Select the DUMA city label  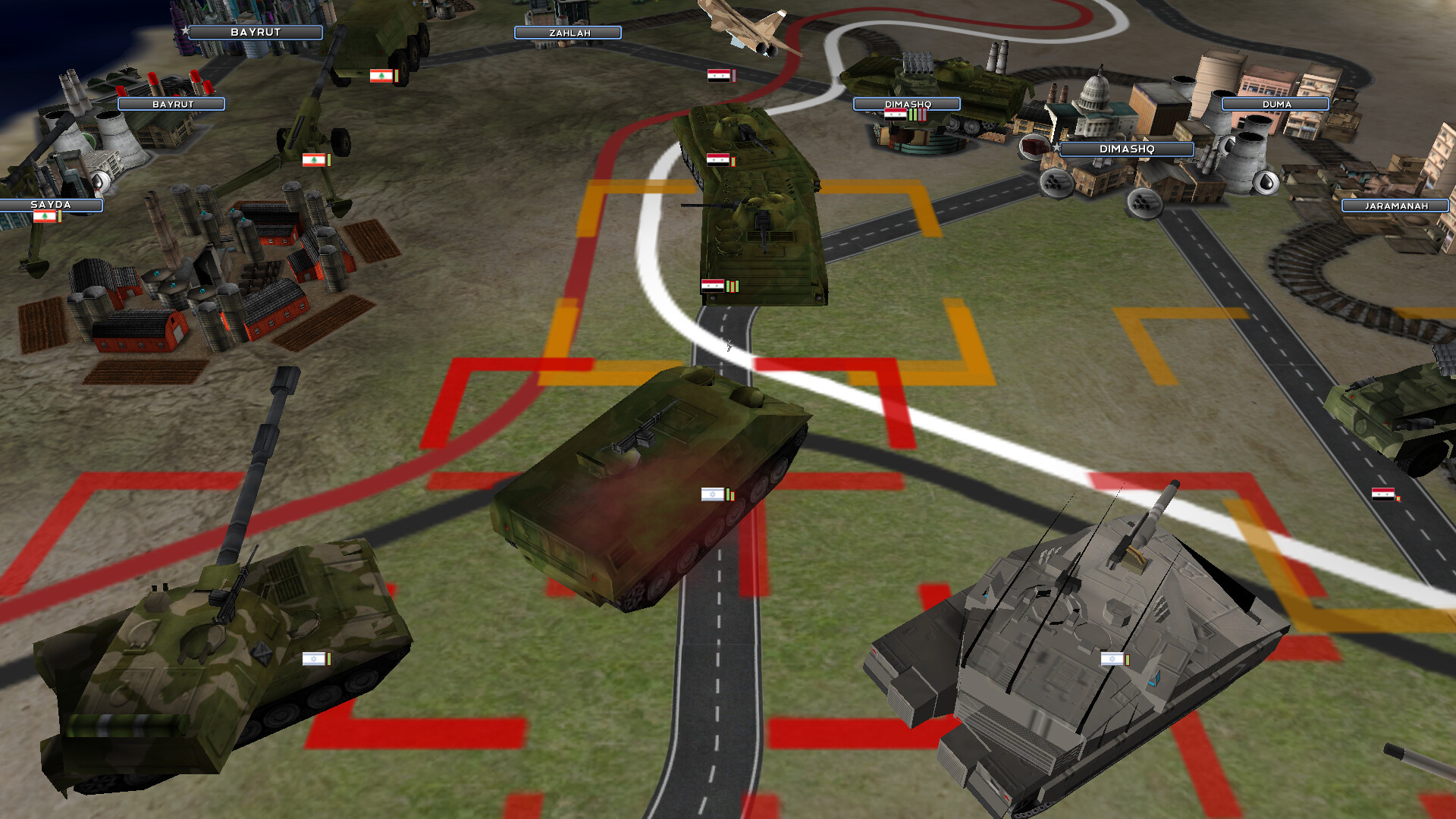click(1276, 102)
